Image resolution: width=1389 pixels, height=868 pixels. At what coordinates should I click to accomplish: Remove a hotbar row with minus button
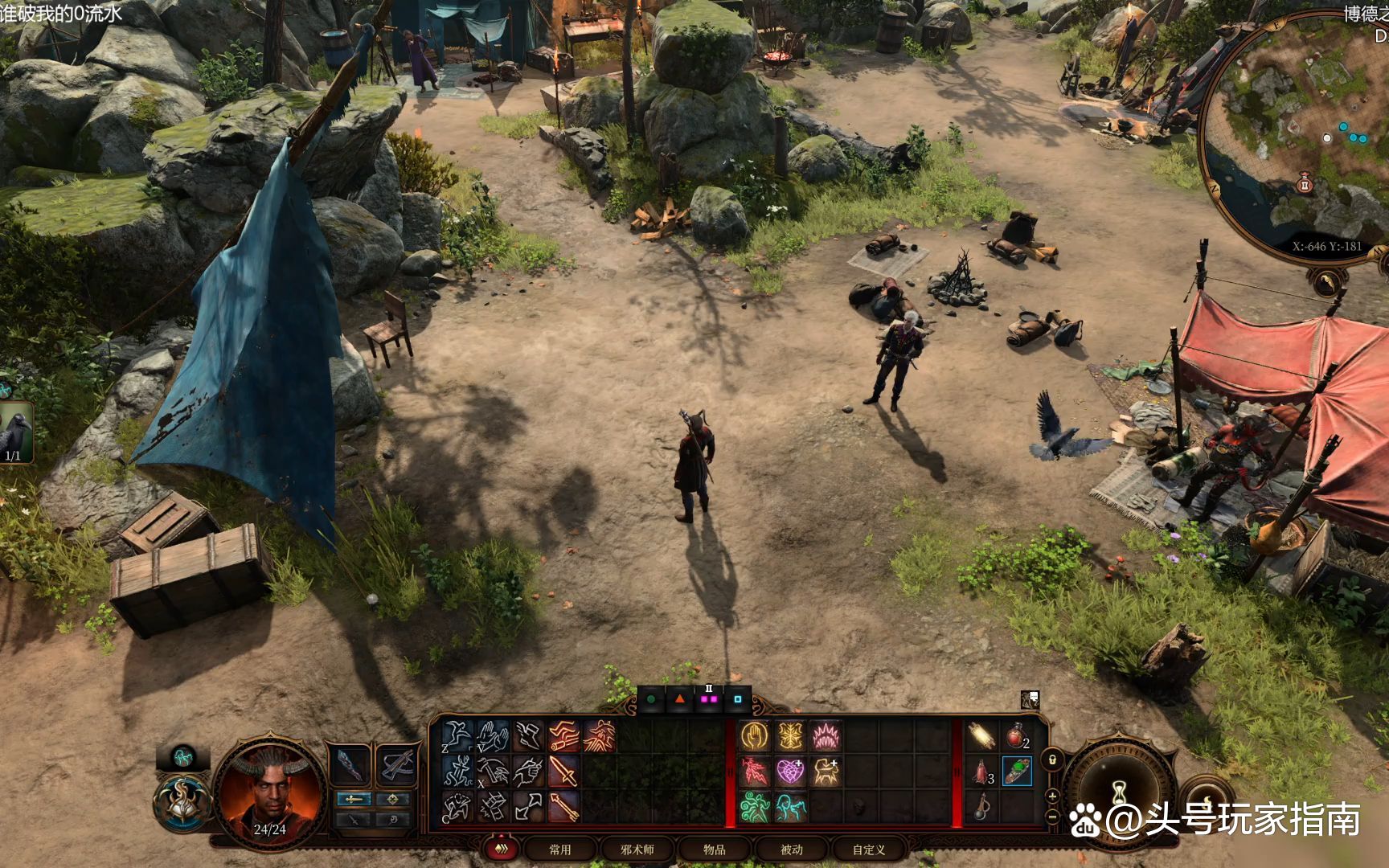[x=1052, y=817]
